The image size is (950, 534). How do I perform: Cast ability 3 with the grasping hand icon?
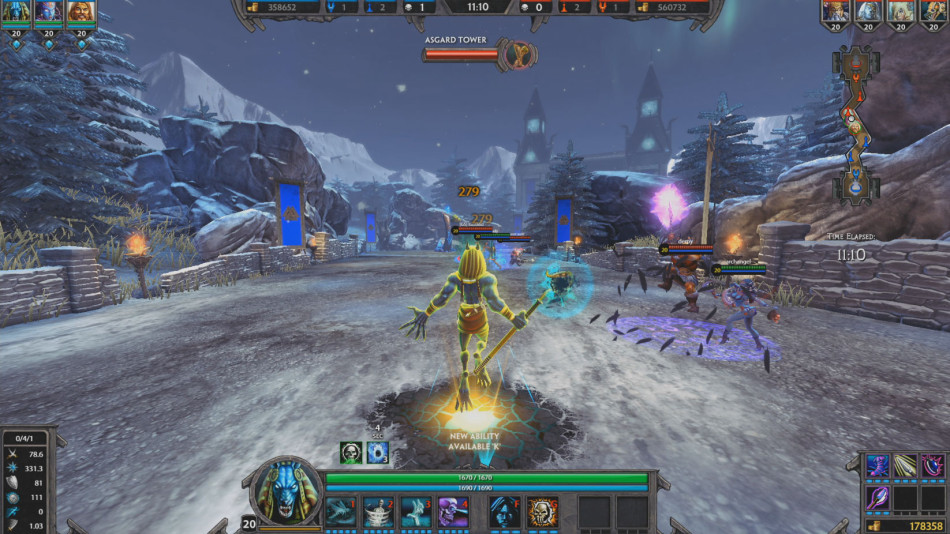pos(416,512)
